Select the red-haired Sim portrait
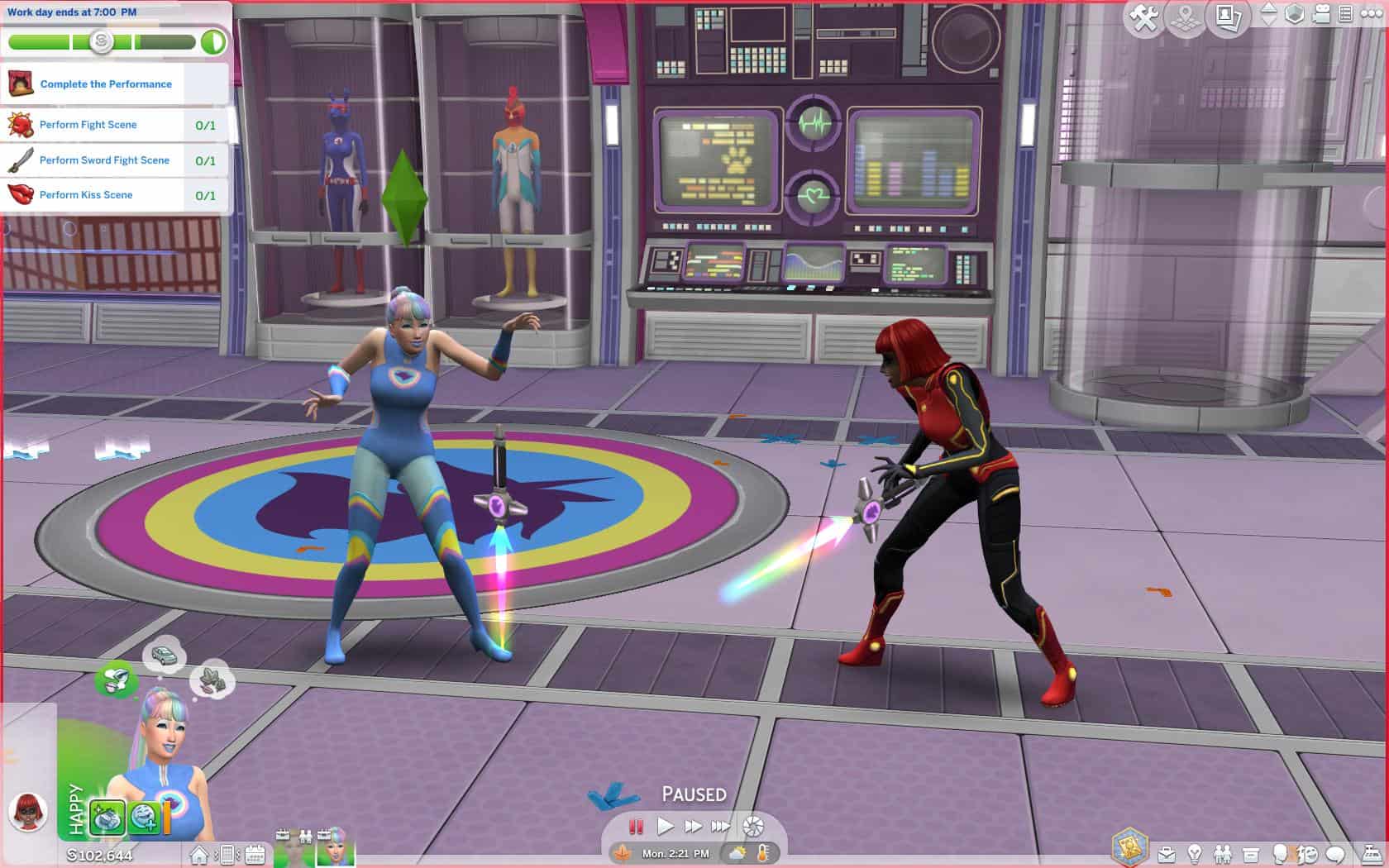This screenshot has width=1389, height=868. [28, 811]
